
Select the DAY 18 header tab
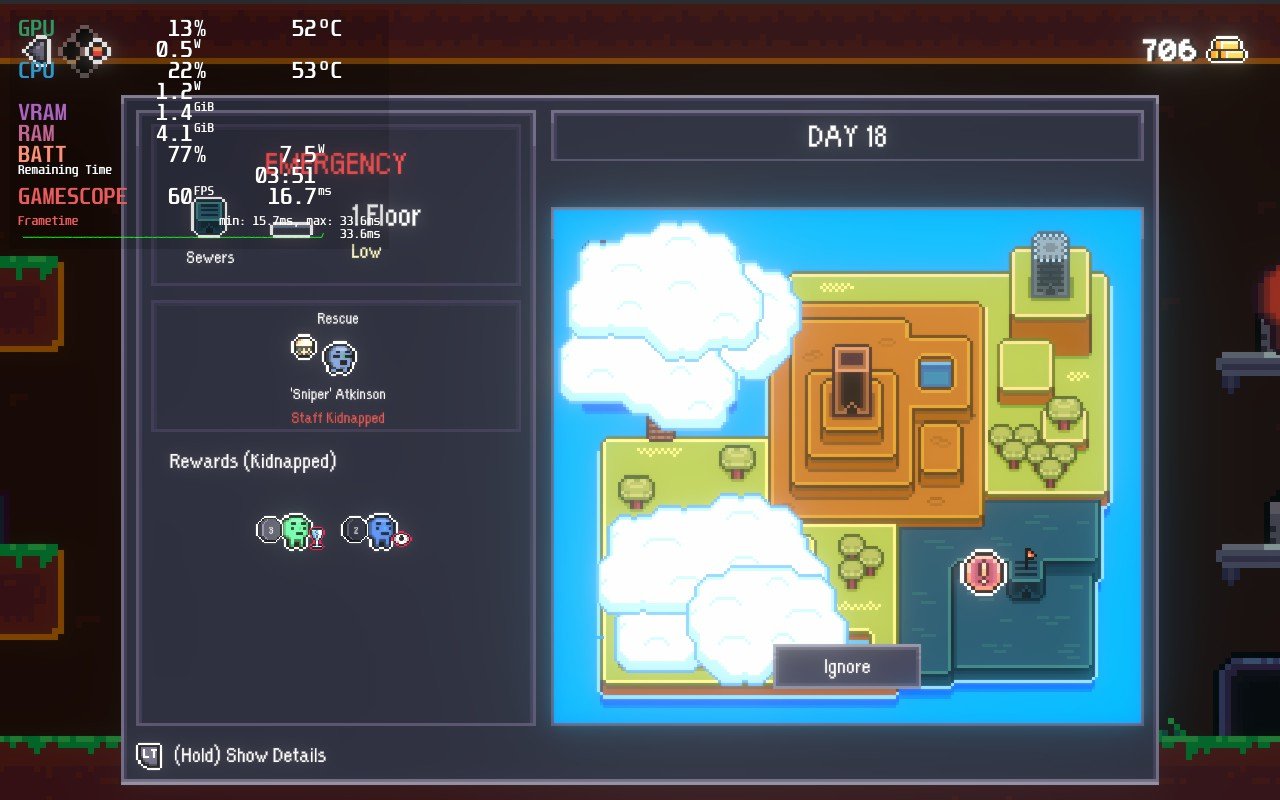846,136
